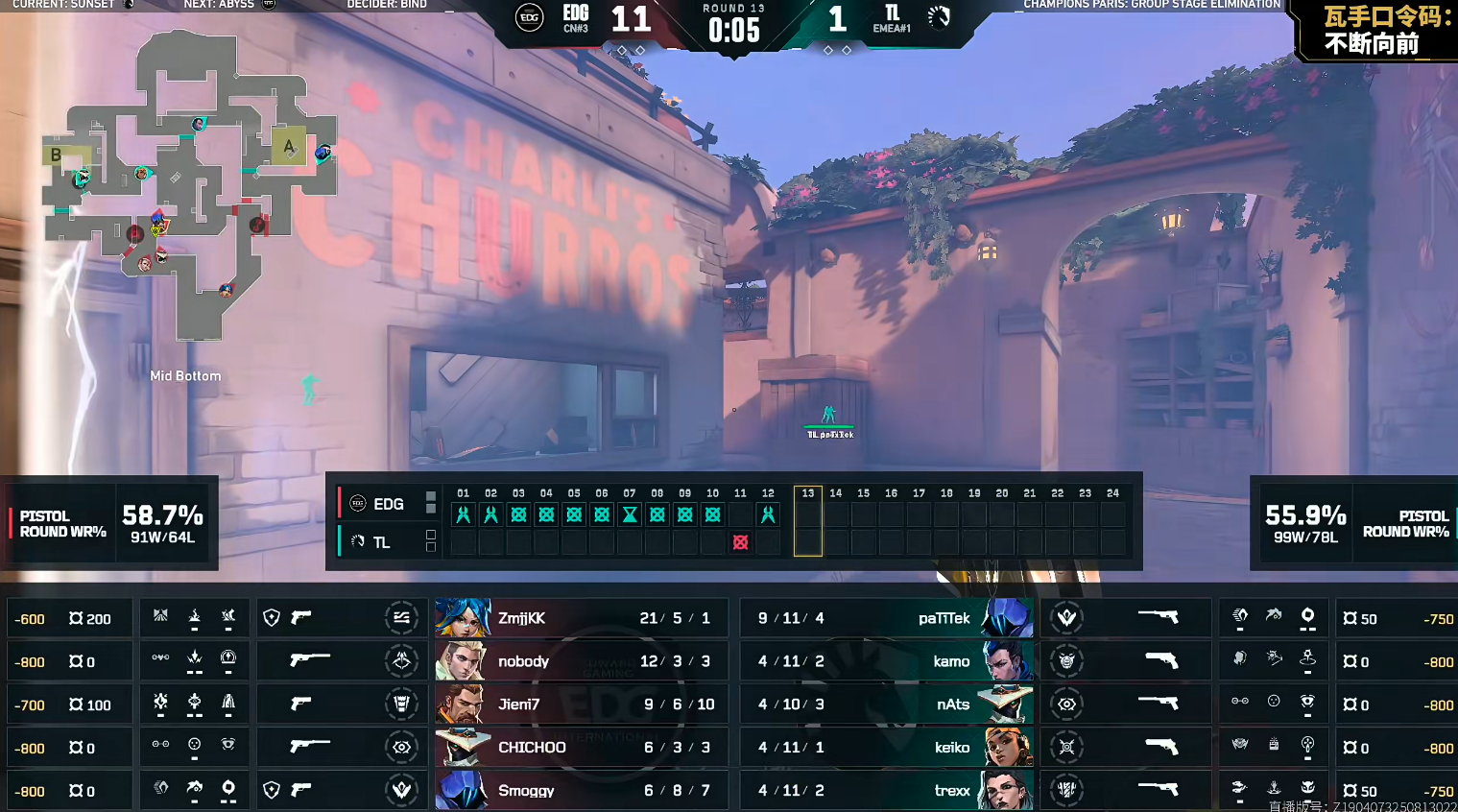Click TL's red round 11 win marker
Image resolution: width=1458 pixels, height=812 pixels.
[x=740, y=542]
